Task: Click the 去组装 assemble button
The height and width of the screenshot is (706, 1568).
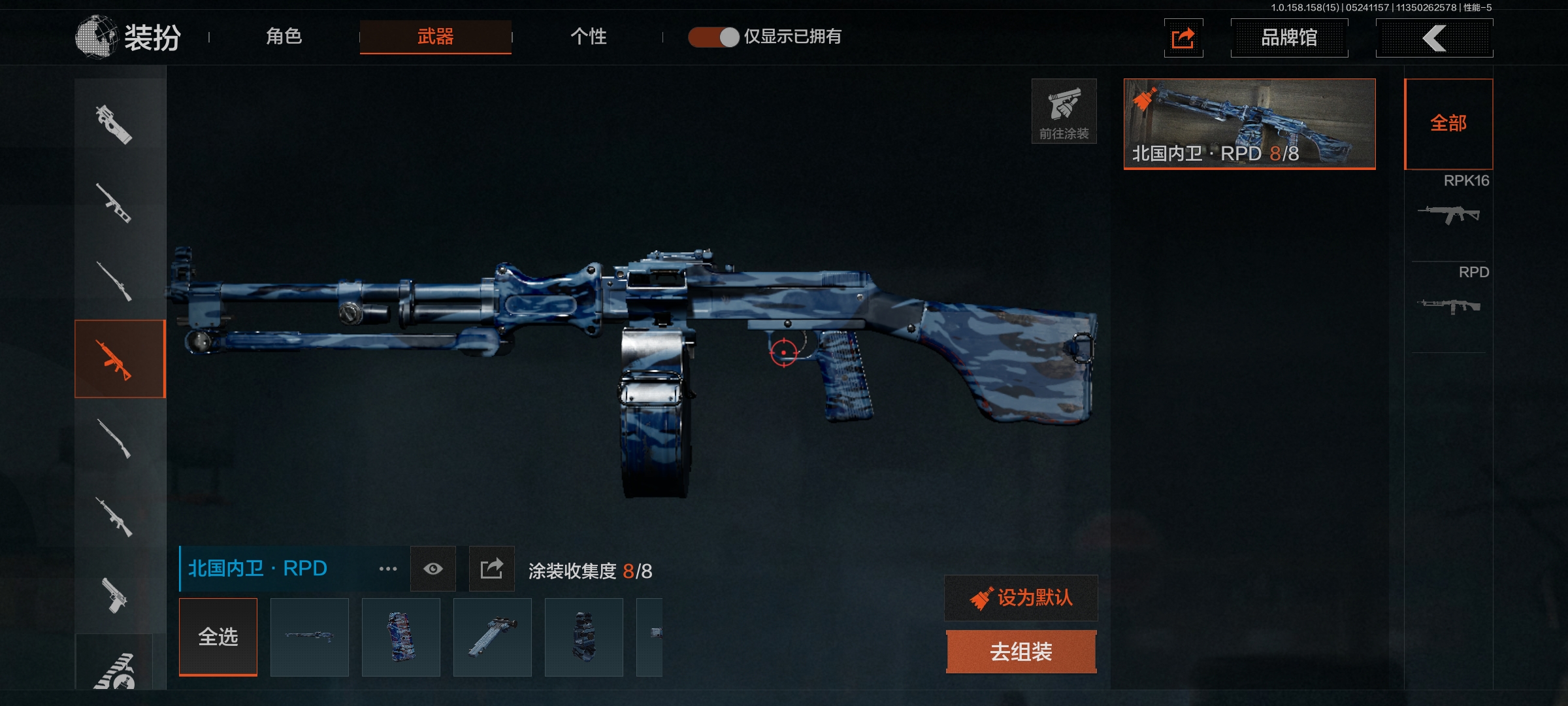Action: pos(1021,652)
